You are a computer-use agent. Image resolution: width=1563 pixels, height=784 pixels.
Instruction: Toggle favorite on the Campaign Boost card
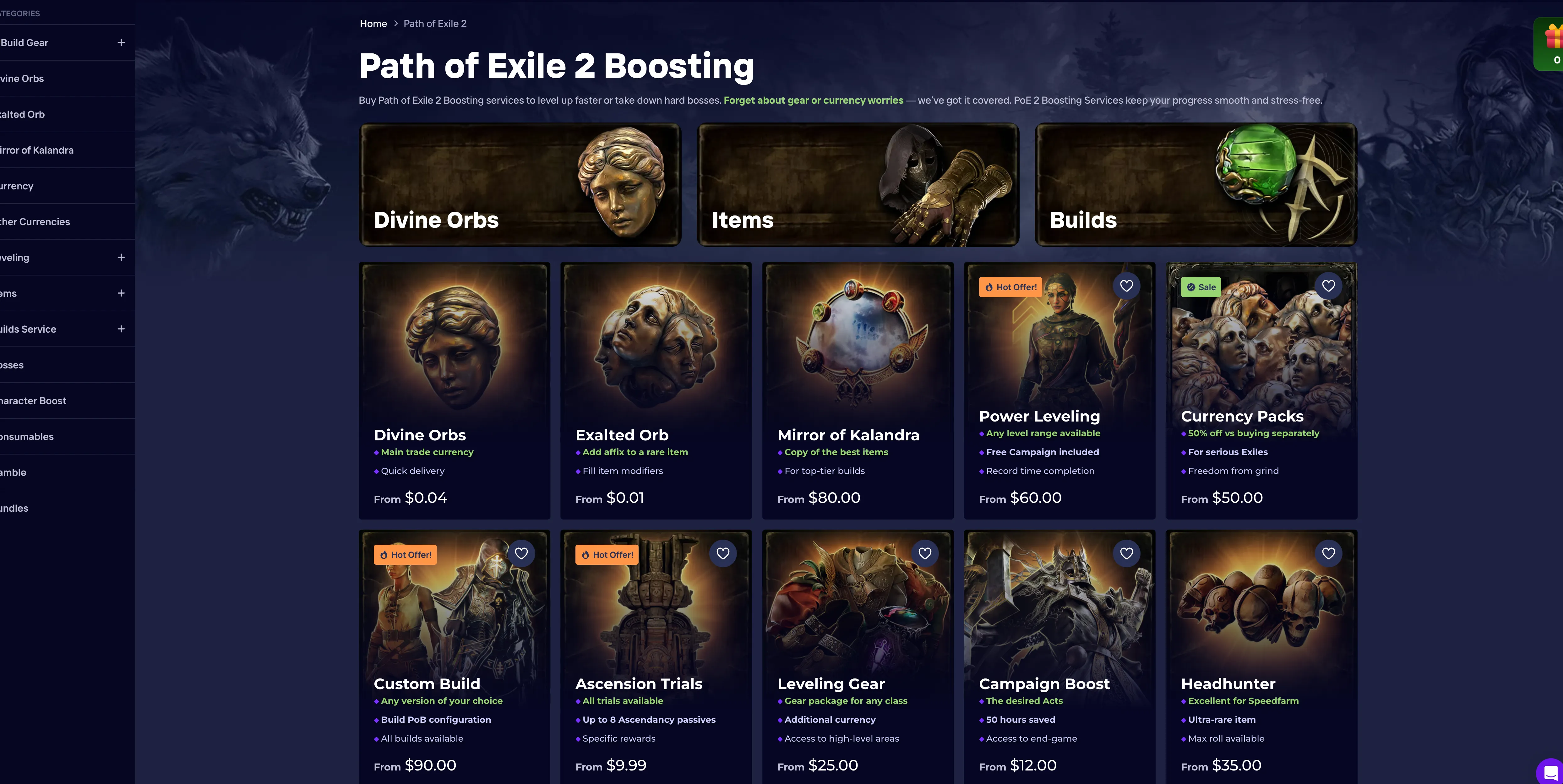tap(1127, 553)
